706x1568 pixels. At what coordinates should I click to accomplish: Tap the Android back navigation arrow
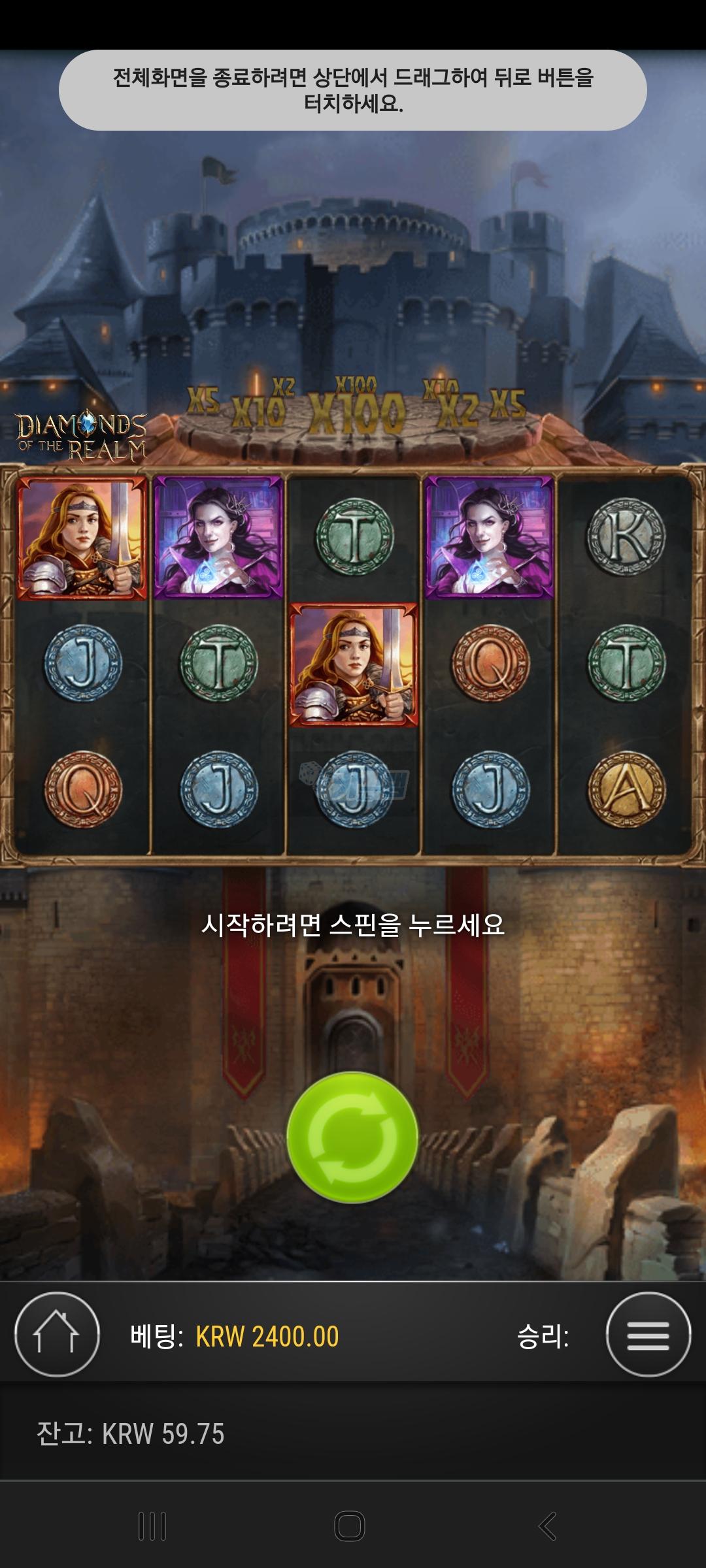coord(547,1526)
